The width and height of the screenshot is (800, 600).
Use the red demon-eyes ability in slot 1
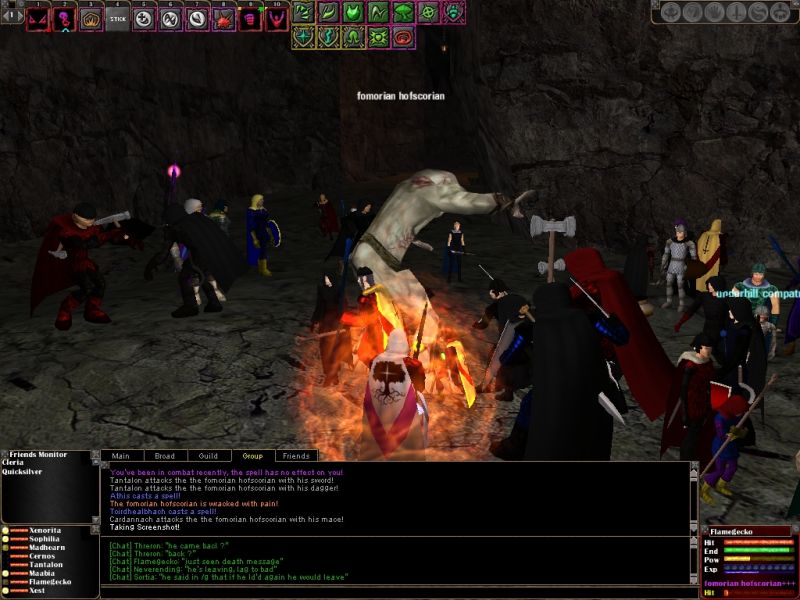[x=38, y=19]
